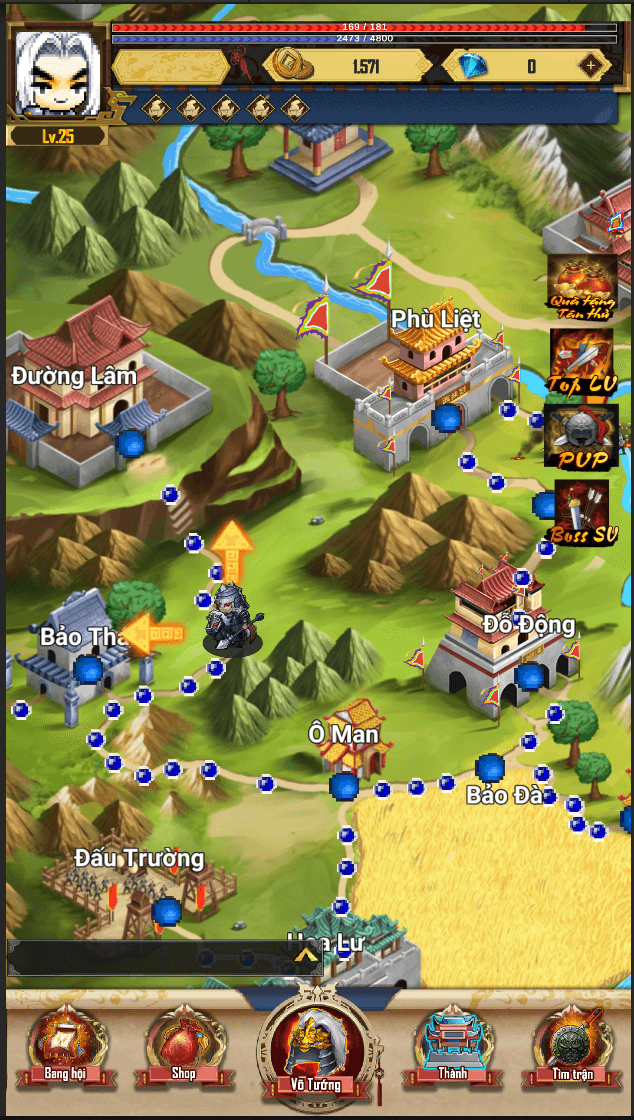Expand the chat bar with the up arrow
The image size is (634, 1120).
point(307,958)
